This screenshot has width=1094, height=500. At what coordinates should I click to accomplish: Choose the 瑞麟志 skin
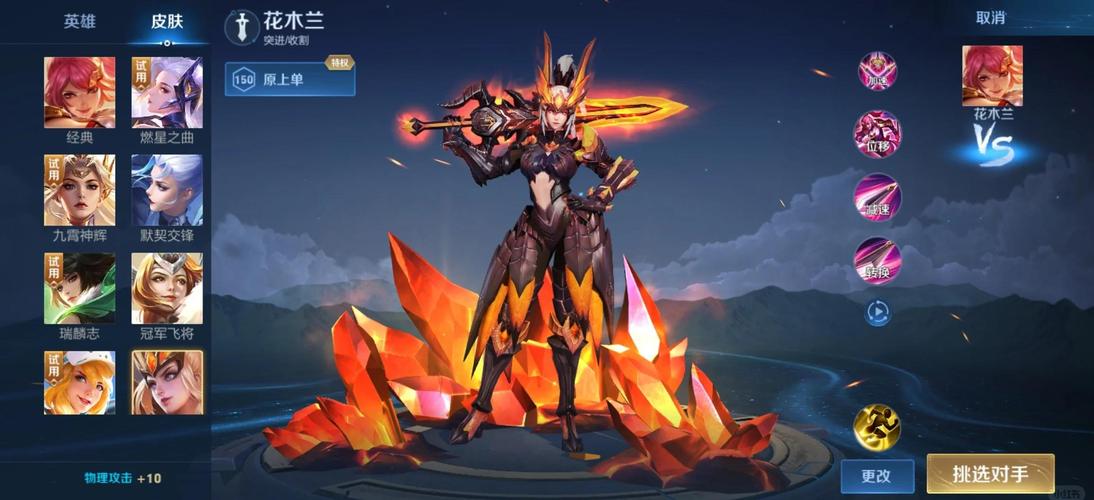(80, 288)
